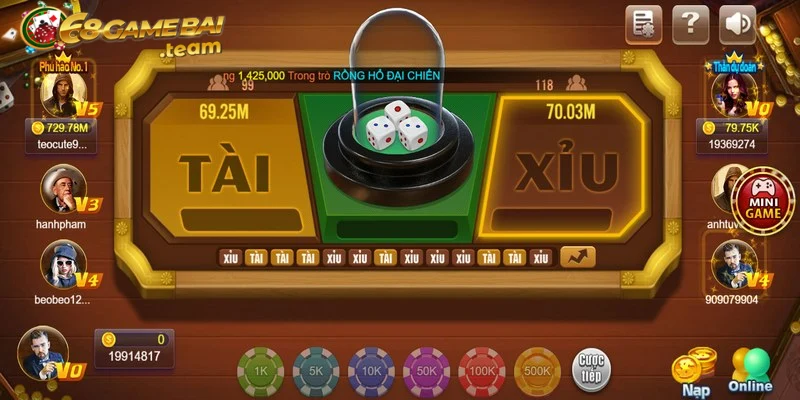Click the Cược tiếp rebet button
The height and width of the screenshot is (400, 800).
591,368
